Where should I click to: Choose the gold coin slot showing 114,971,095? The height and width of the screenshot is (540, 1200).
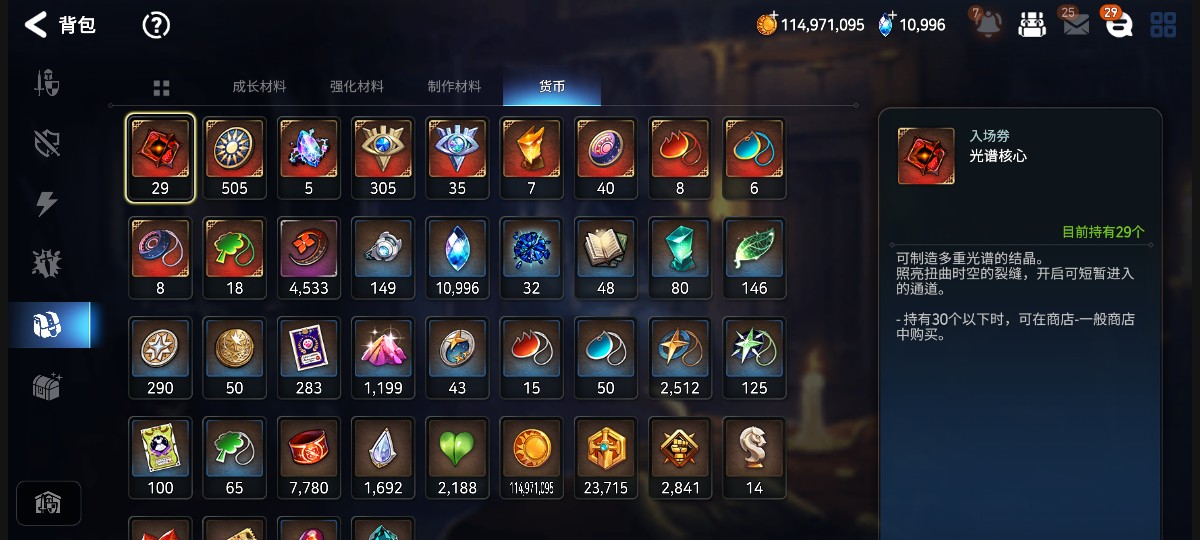coord(531,458)
